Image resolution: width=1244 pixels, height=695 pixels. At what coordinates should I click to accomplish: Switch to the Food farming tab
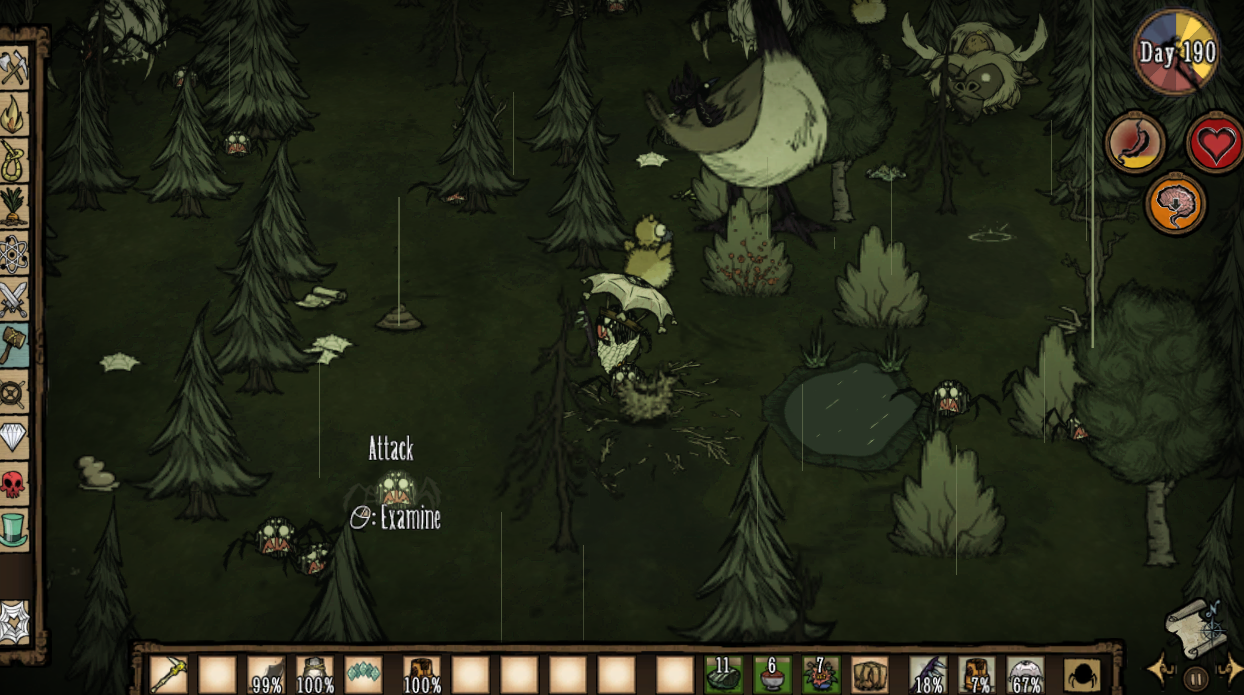click(x=14, y=206)
